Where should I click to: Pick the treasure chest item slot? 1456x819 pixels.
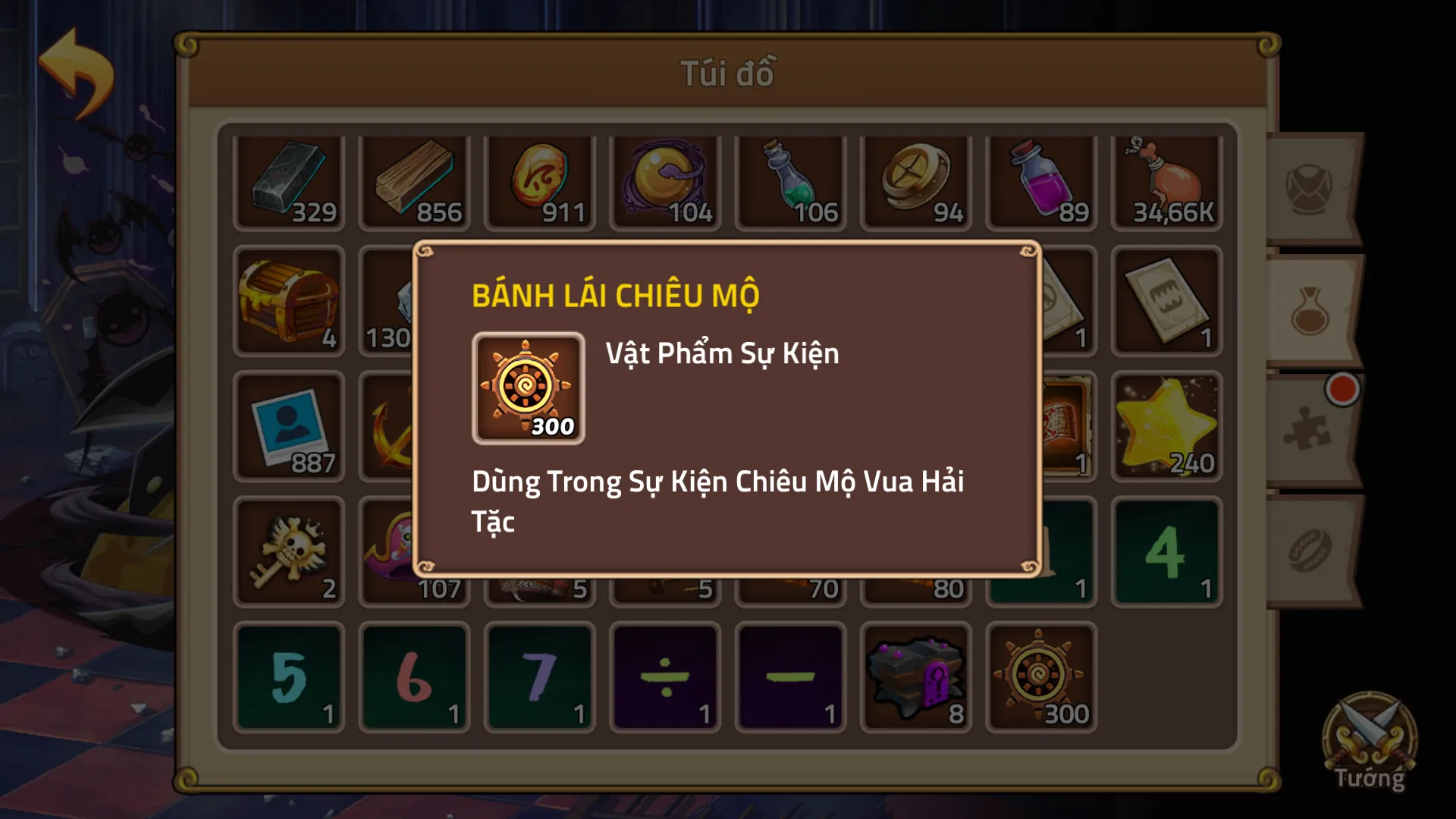click(x=289, y=301)
